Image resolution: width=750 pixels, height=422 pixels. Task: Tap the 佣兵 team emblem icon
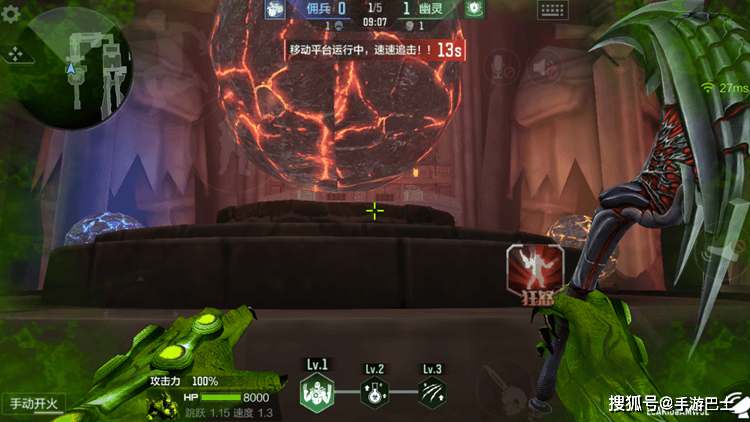[x=277, y=8]
